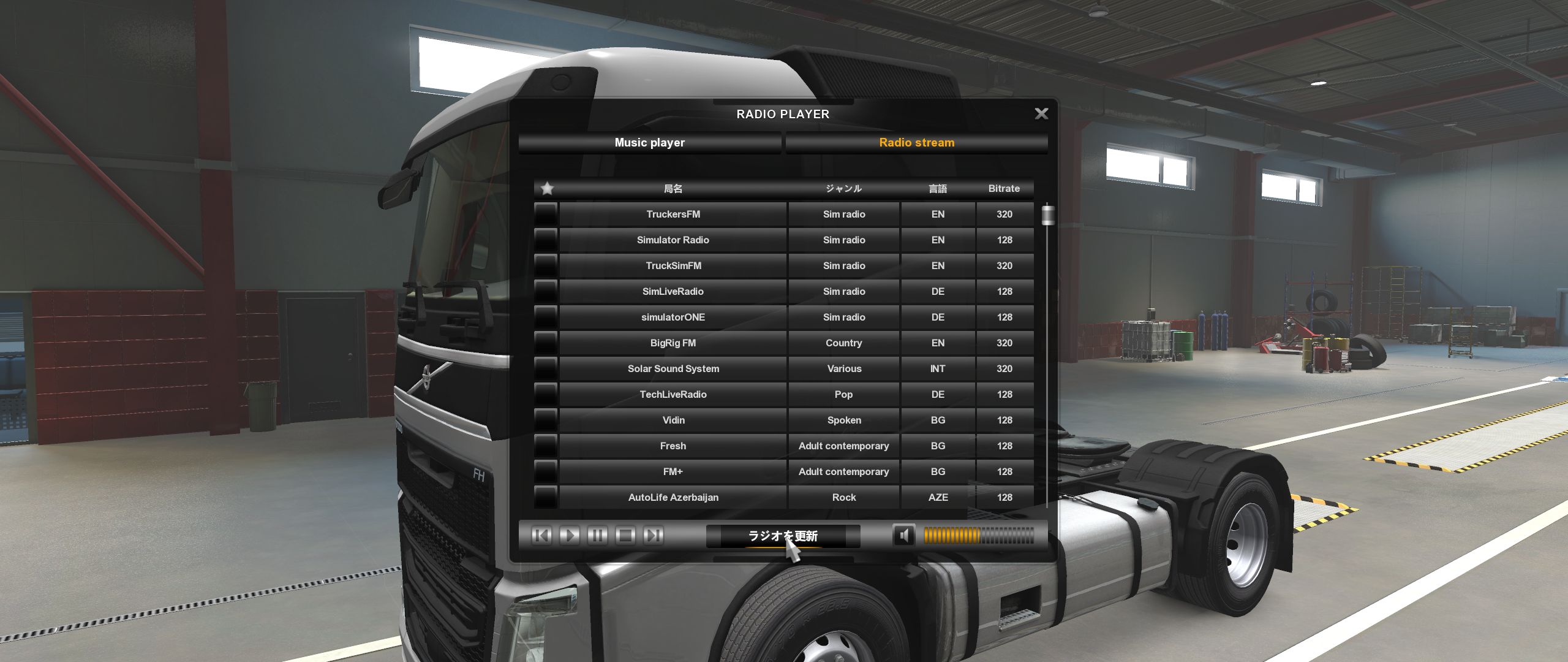This screenshot has height=662, width=1568.
Task: Mute audio with the speaker icon
Action: click(x=903, y=536)
